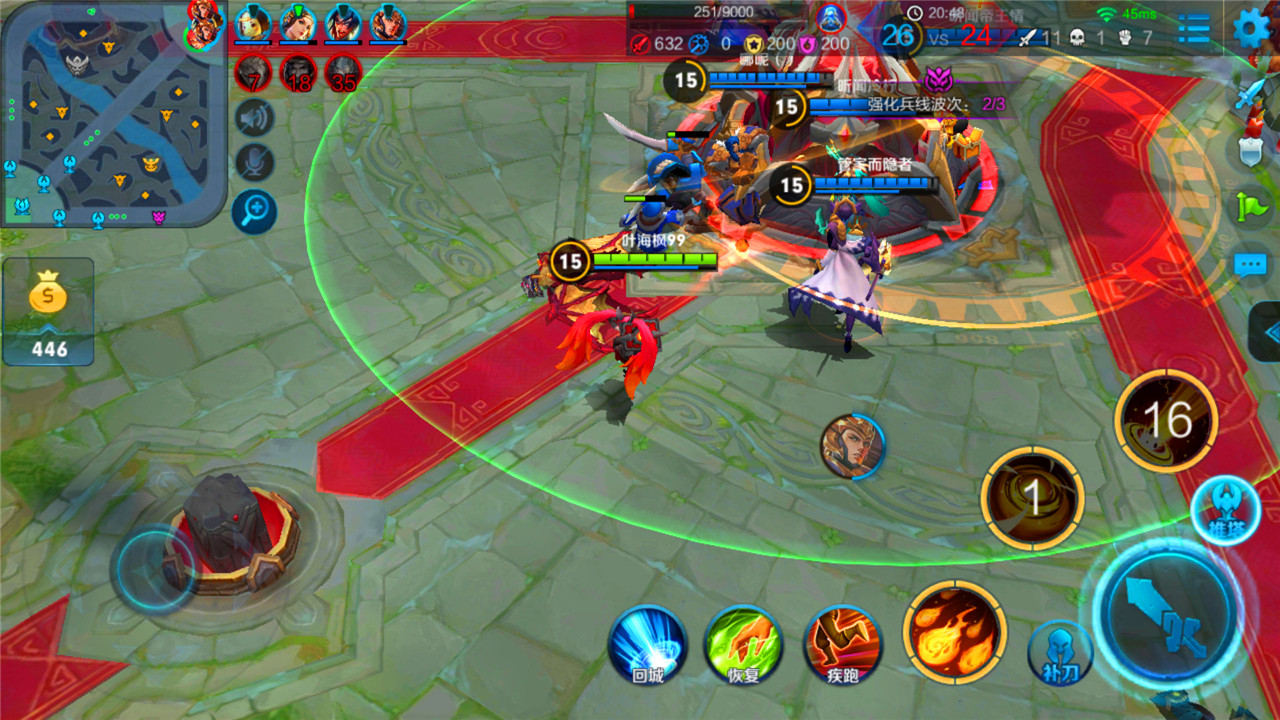Open the gold shop button
1280x720 pixels.
[48, 310]
